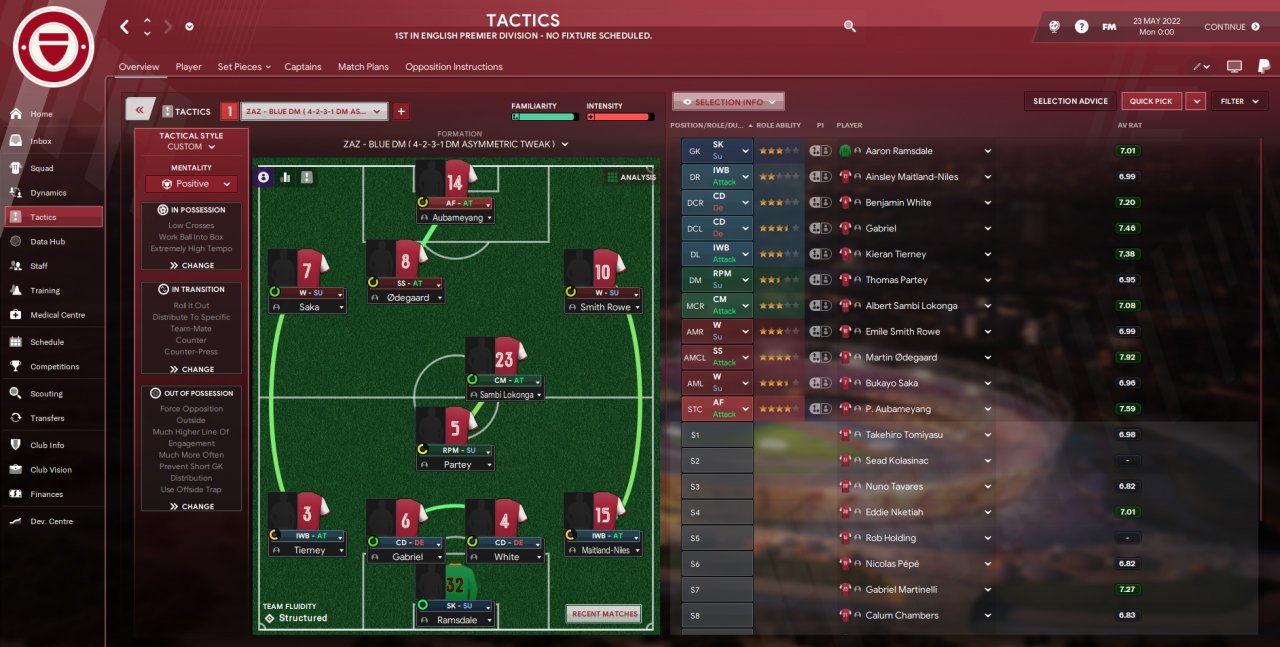
Task: Open the Training section
Action: 44,290
